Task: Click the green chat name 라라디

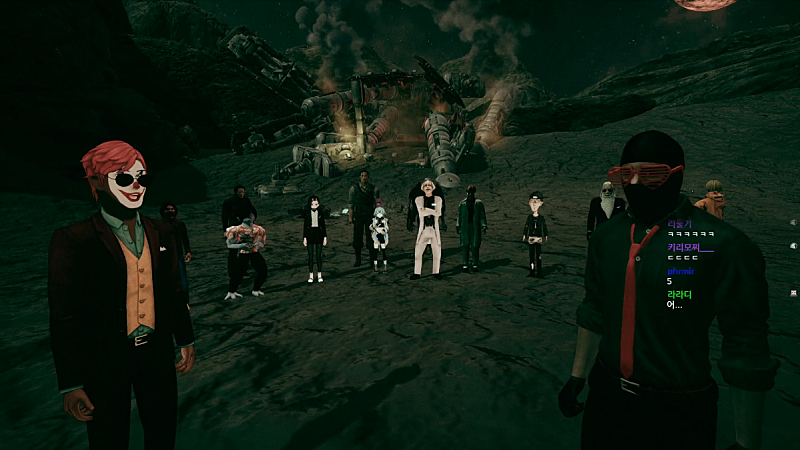Action: click(680, 294)
